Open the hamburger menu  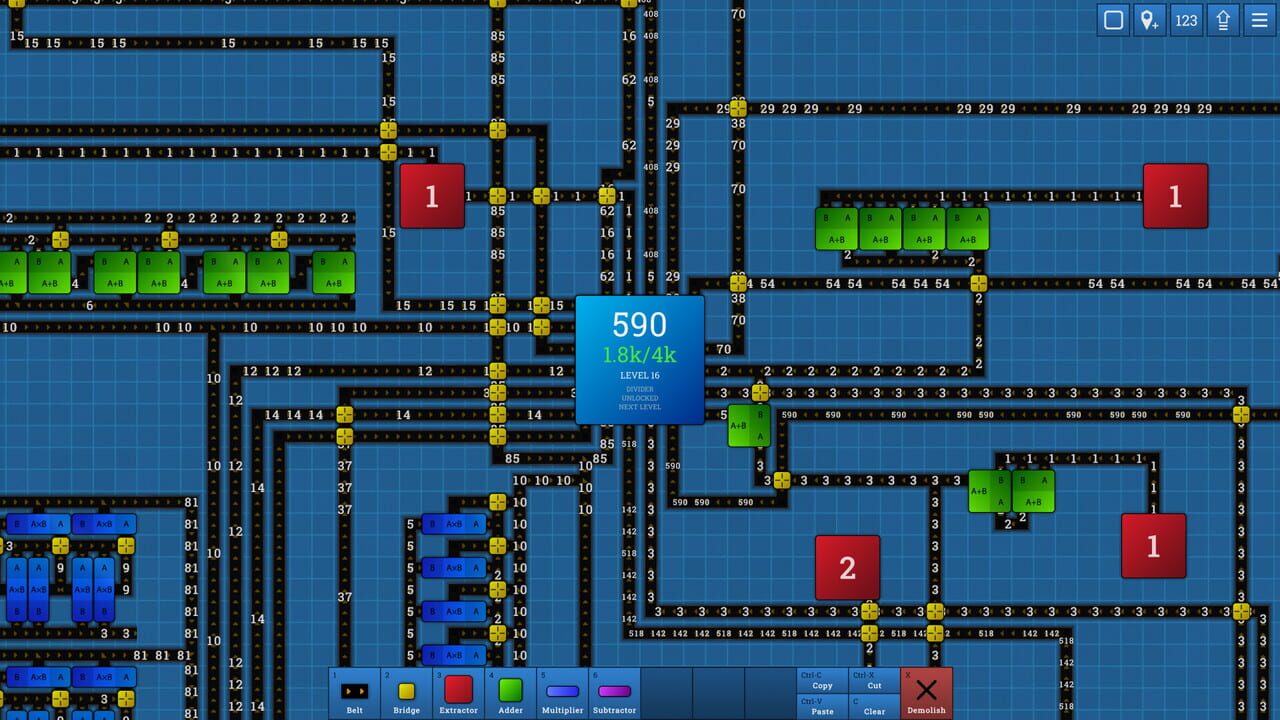tap(1259, 20)
